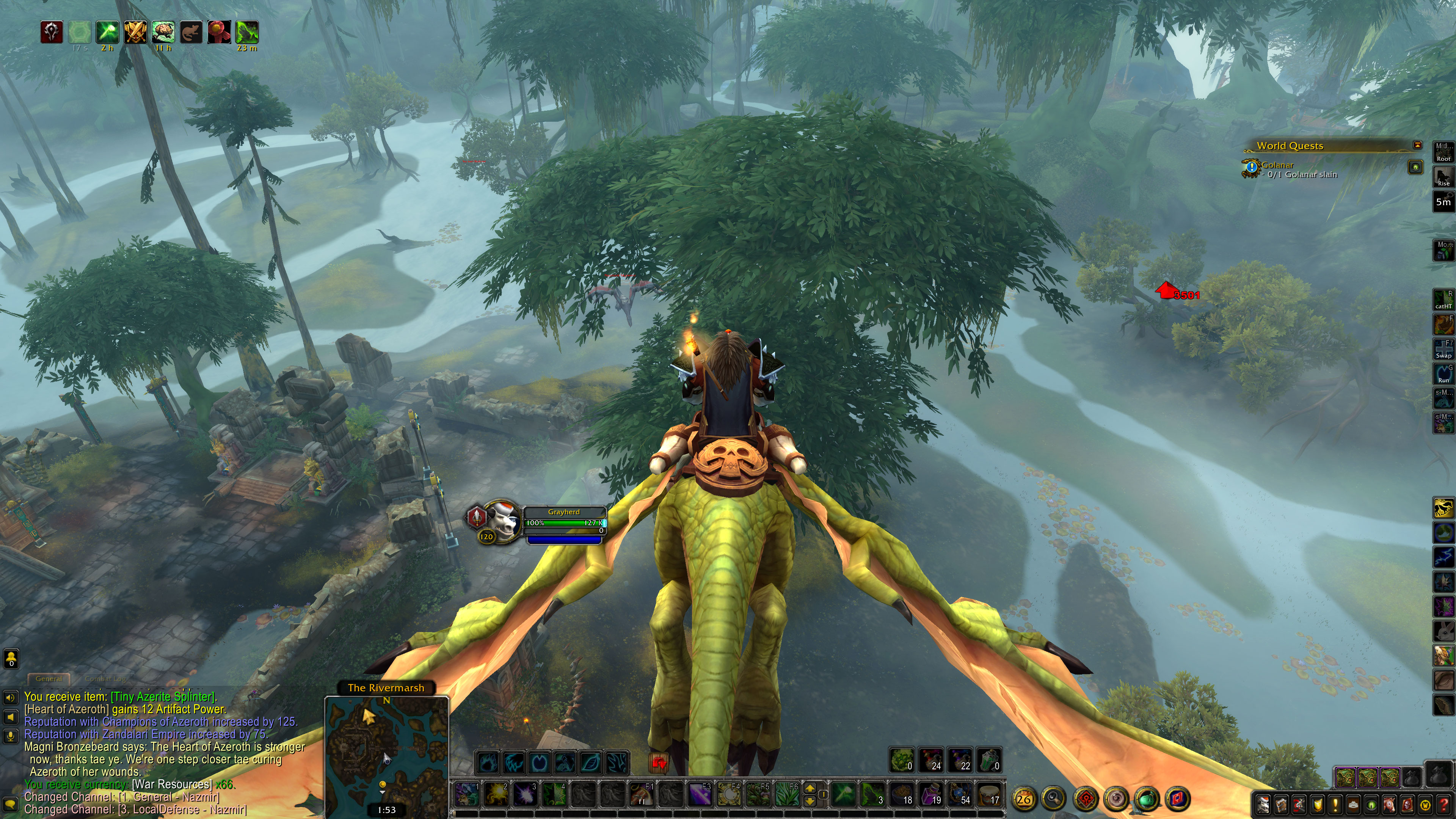Image resolution: width=1456 pixels, height=819 pixels.
Task: Click the Horde faction buff icon
Action: pos(52,32)
